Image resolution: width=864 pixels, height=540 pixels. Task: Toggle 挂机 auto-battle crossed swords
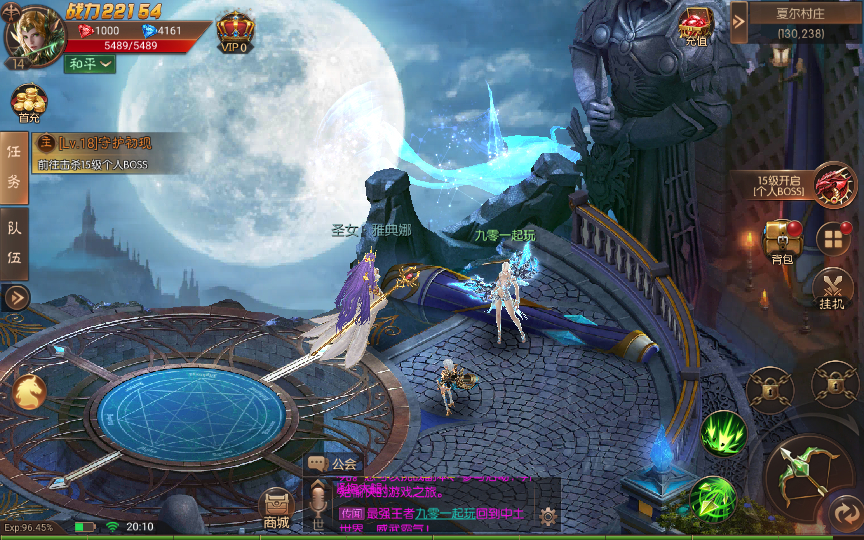832,288
